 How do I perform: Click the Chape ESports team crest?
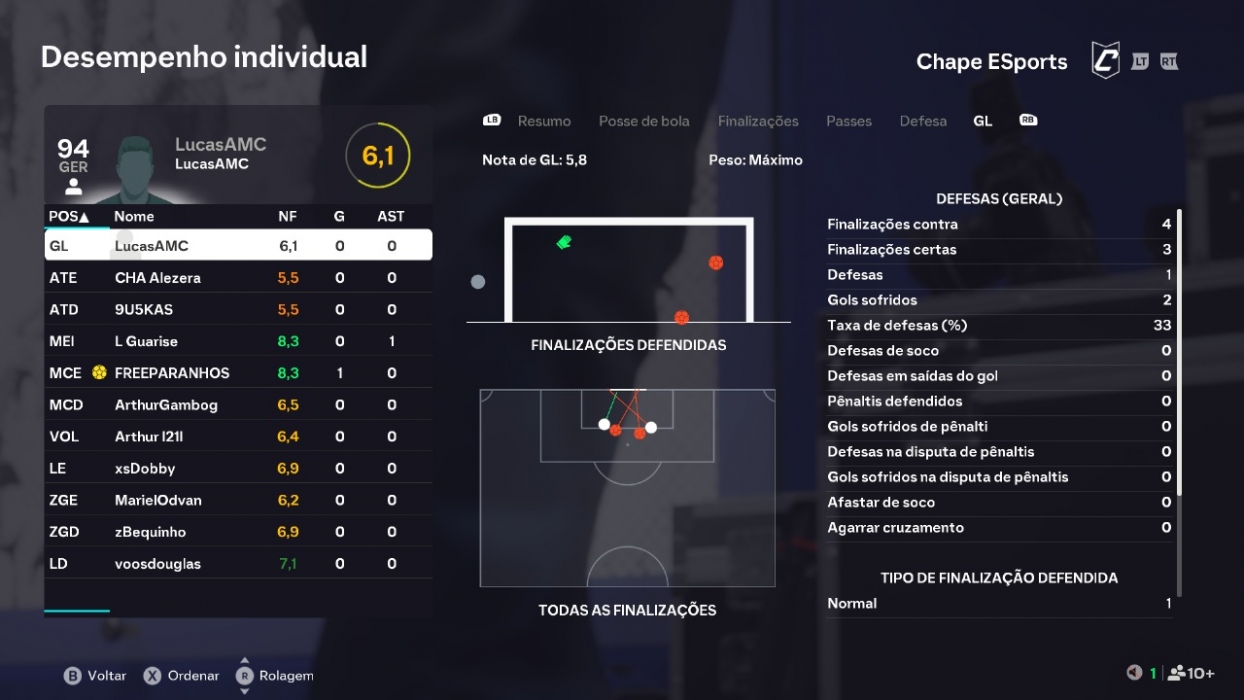pos(1104,61)
